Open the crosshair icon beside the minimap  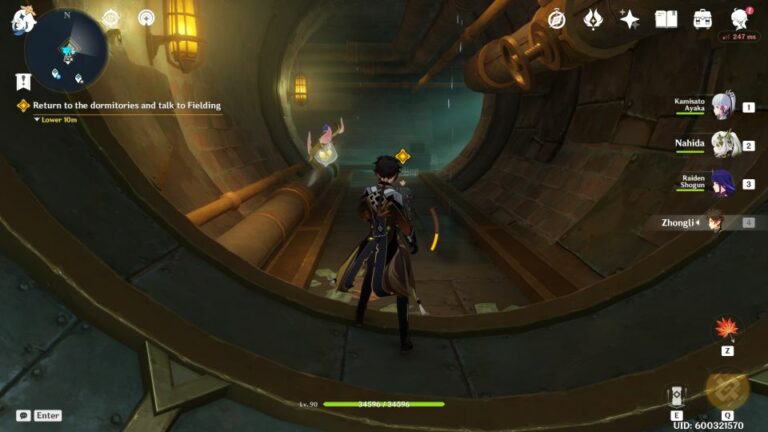click(111, 18)
